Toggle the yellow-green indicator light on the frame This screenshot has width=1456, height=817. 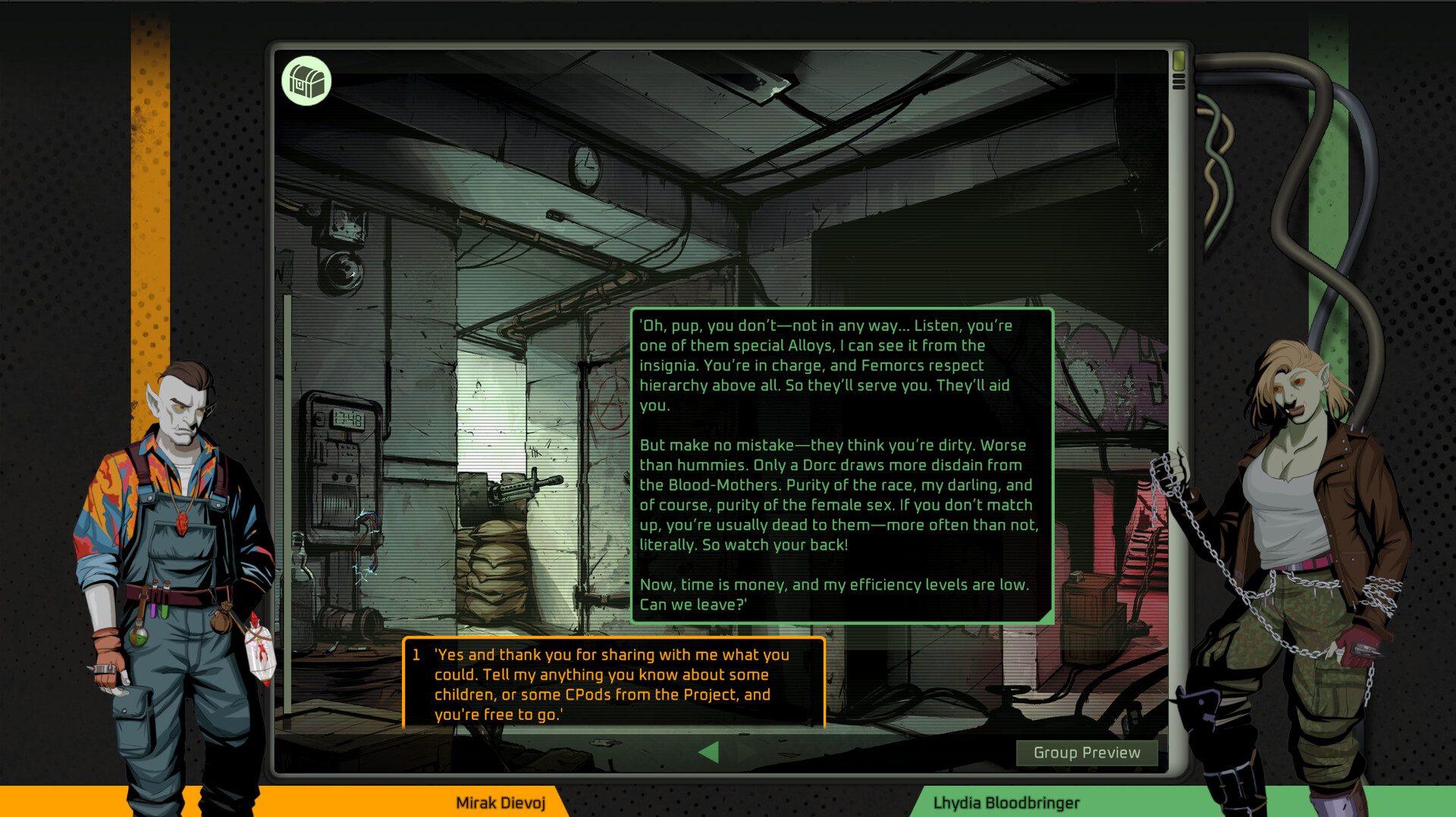tap(1178, 61)
